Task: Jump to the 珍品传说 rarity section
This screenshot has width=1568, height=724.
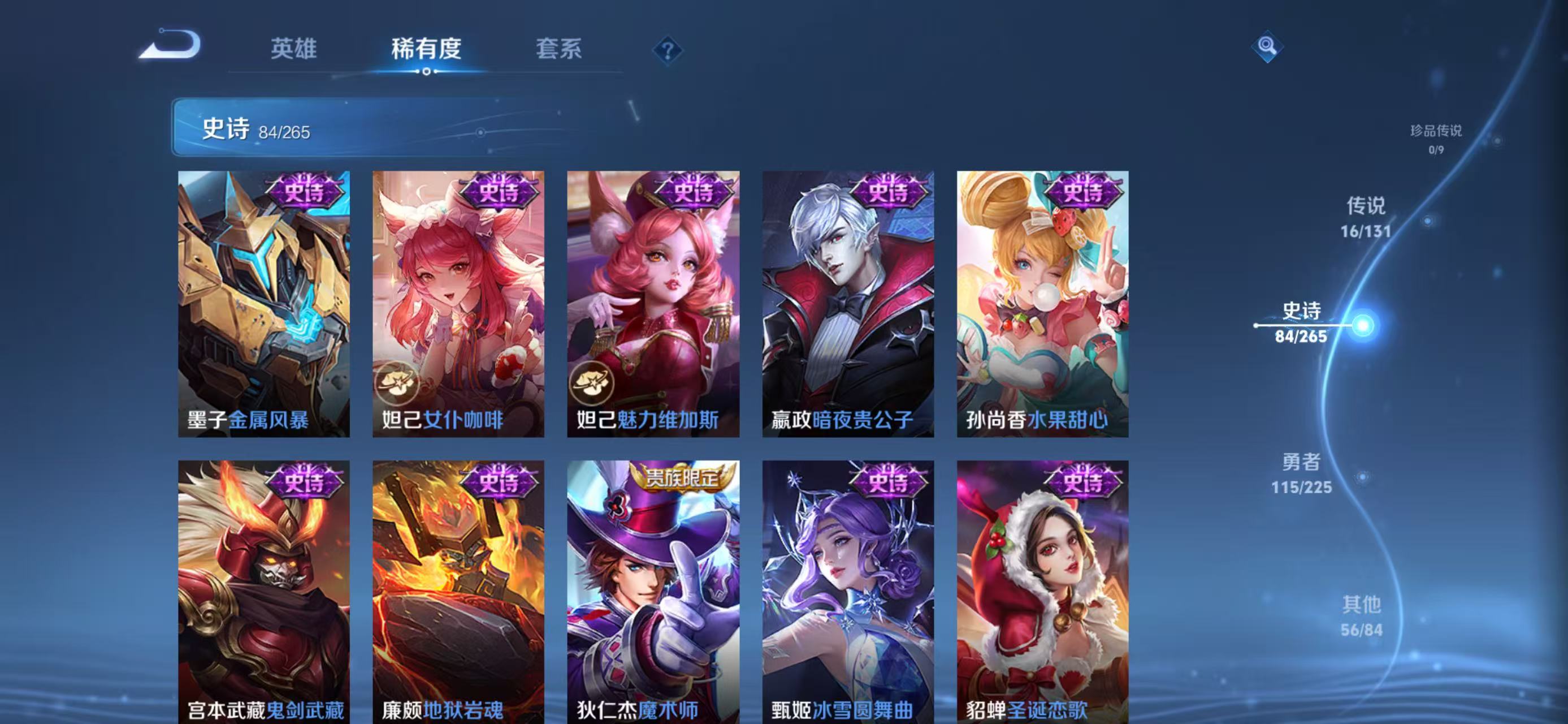Action: coord(1435,138)
